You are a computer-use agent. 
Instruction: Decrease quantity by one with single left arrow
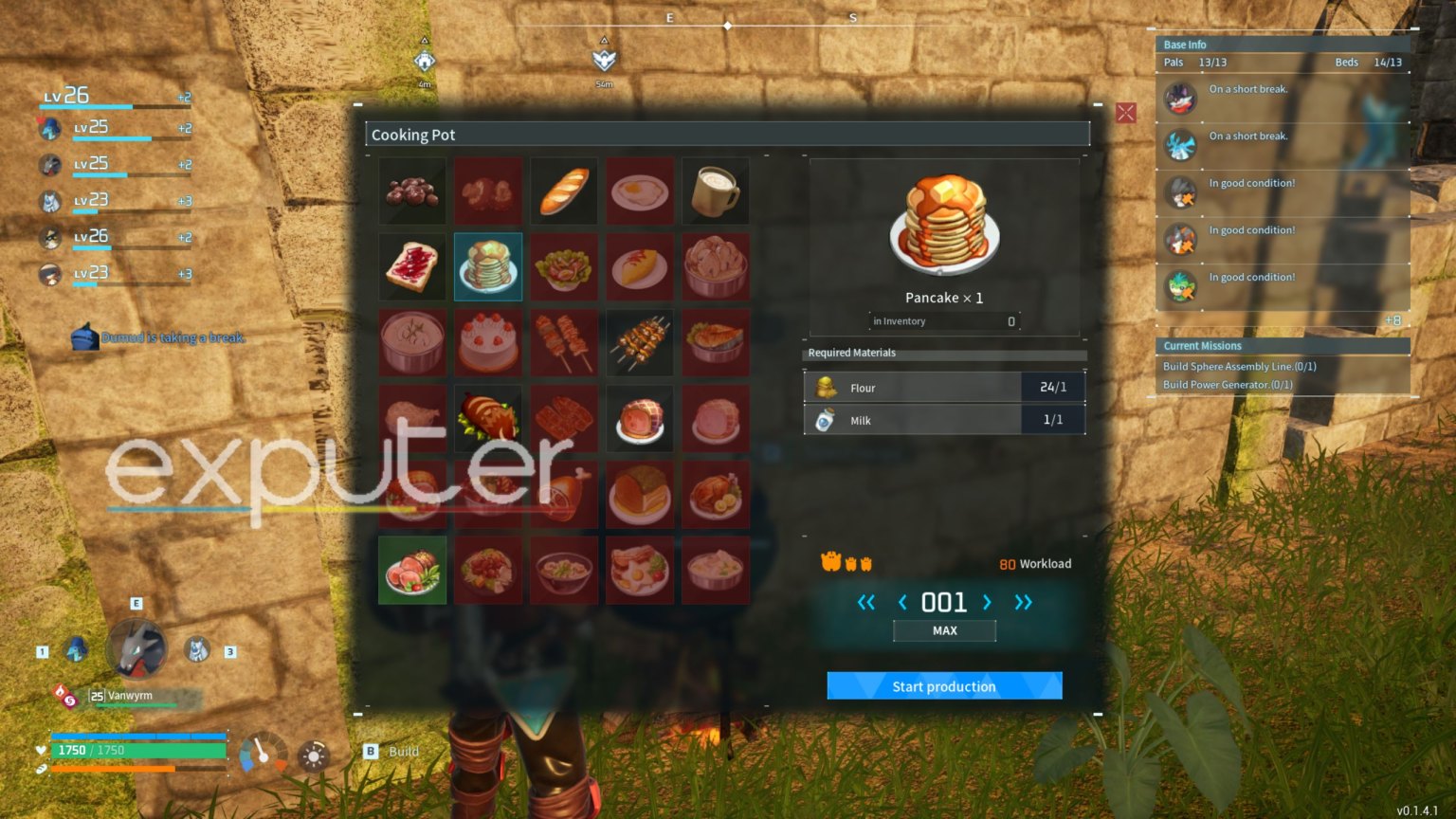click(901, 602)
